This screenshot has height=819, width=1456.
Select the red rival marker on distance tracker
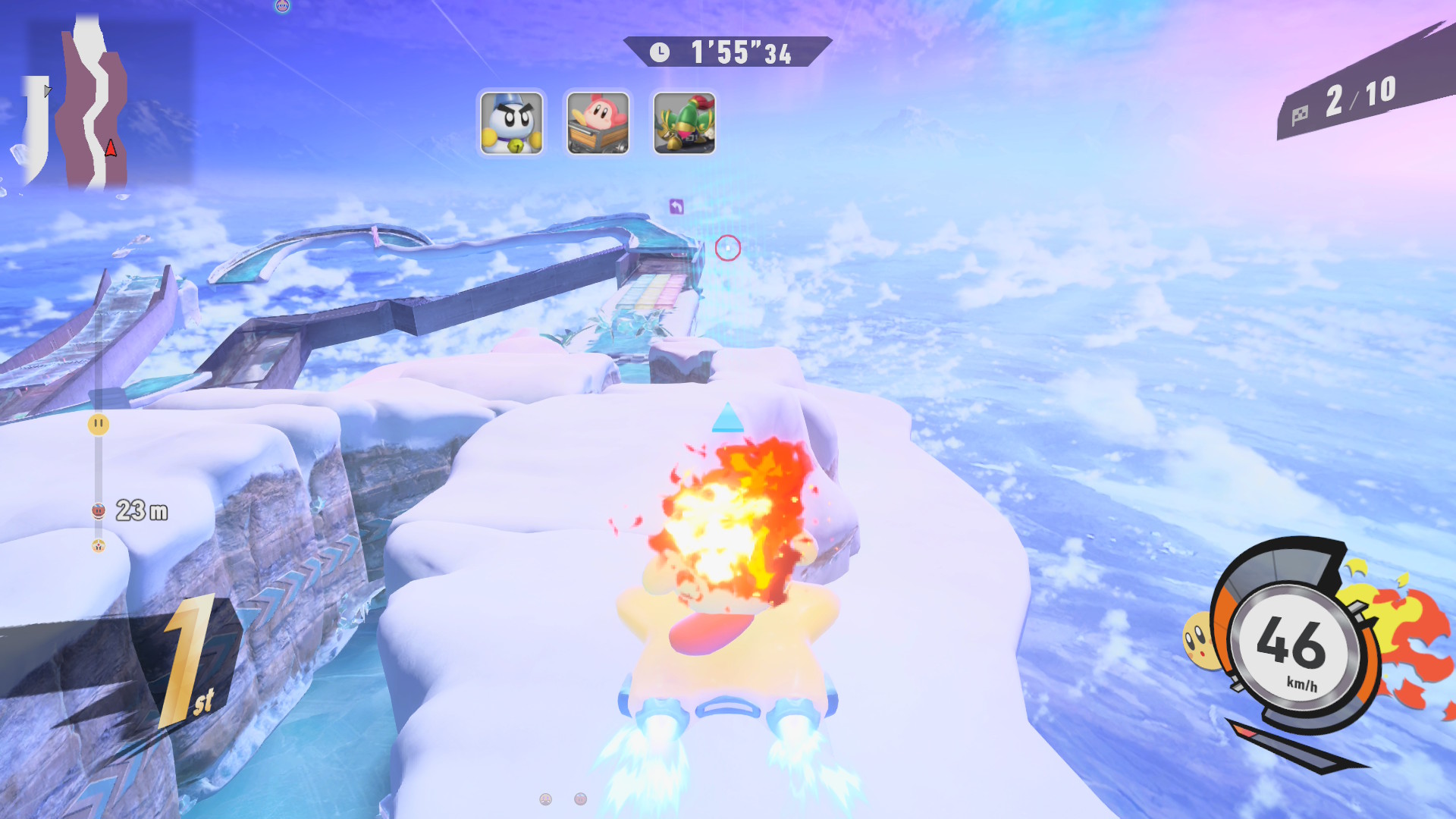pyautogui.click(x=98, y=510)
